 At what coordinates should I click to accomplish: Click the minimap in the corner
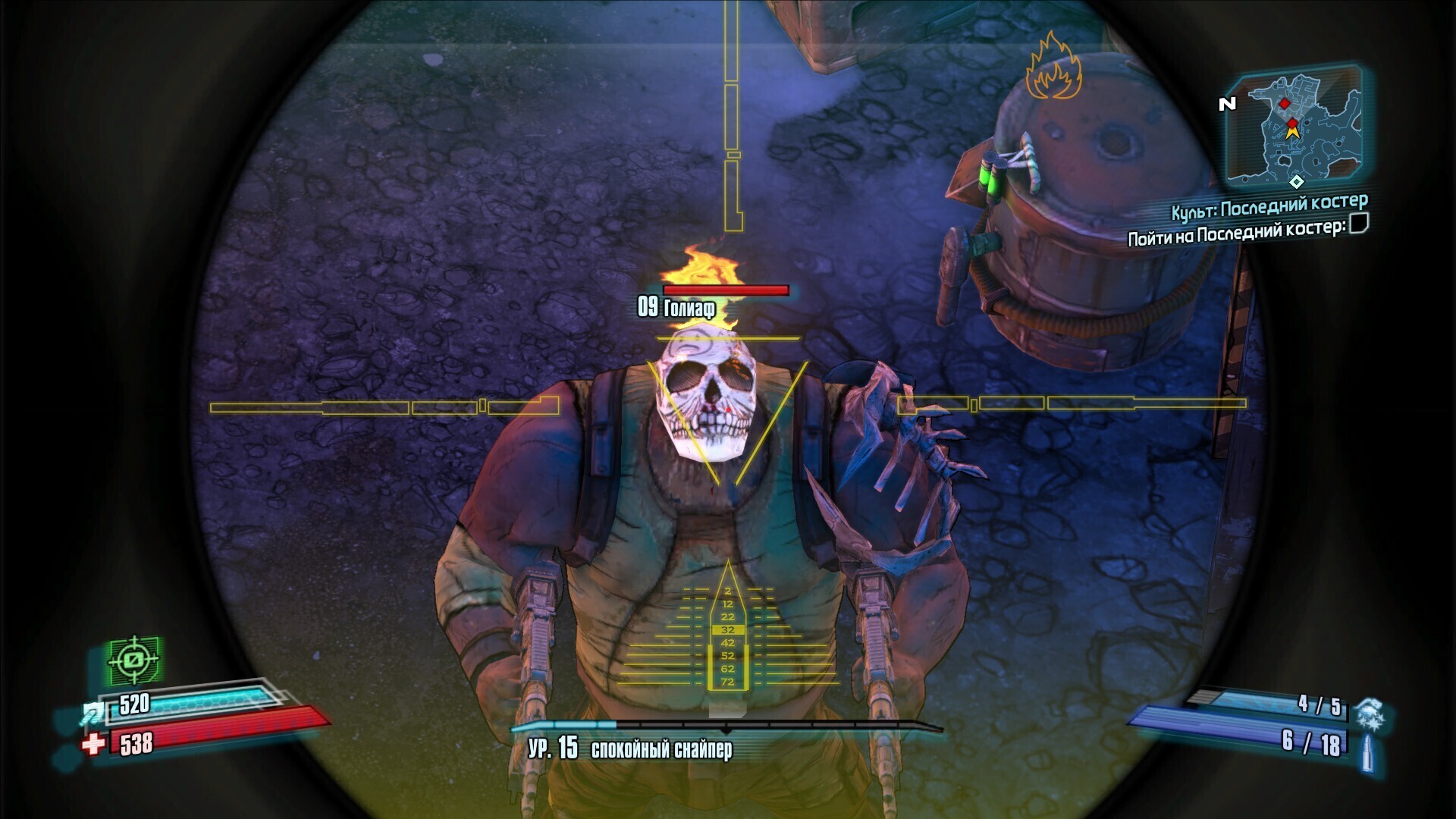click(x=1295, y=129)
